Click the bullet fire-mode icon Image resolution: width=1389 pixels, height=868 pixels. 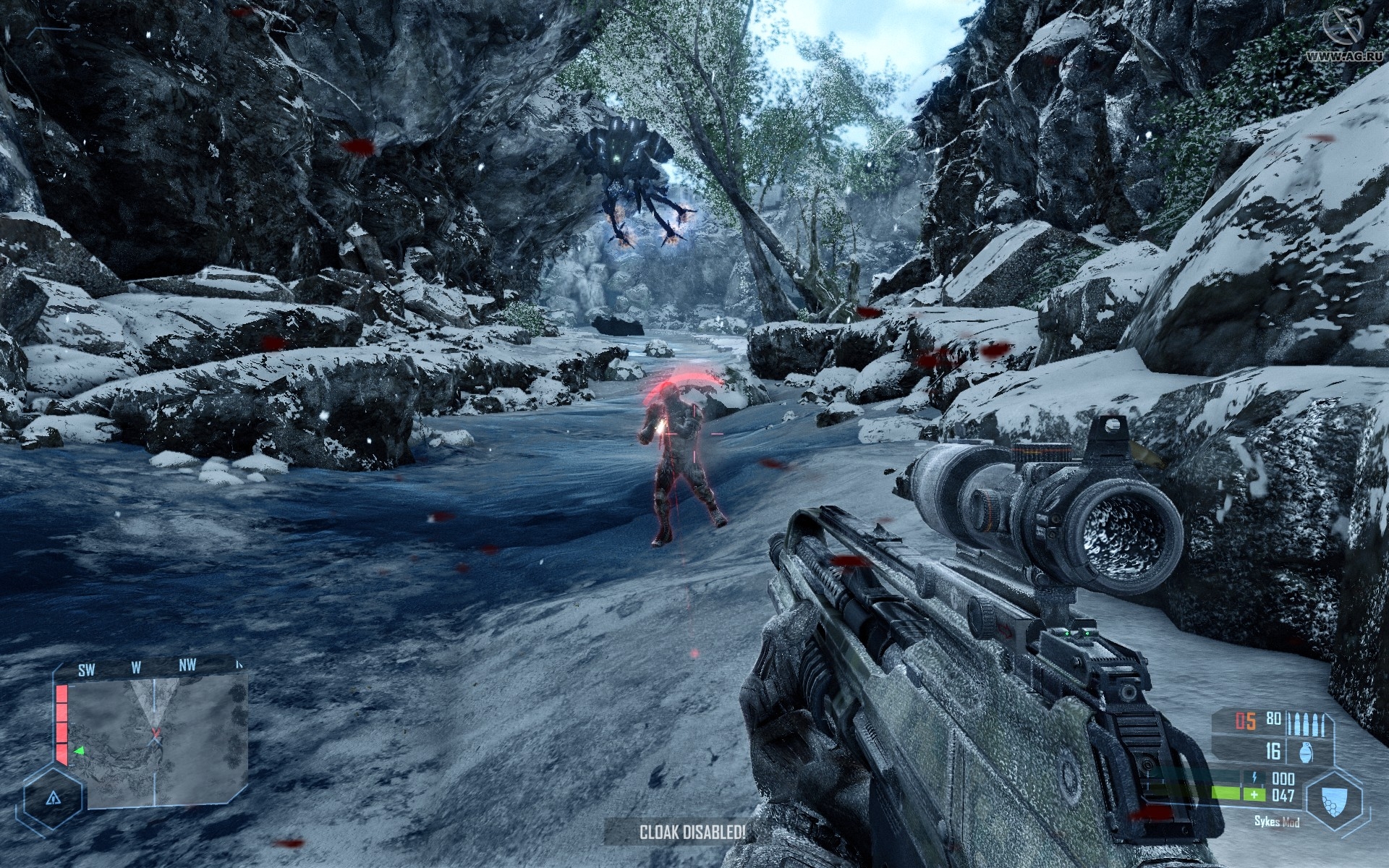(1307, 723)
